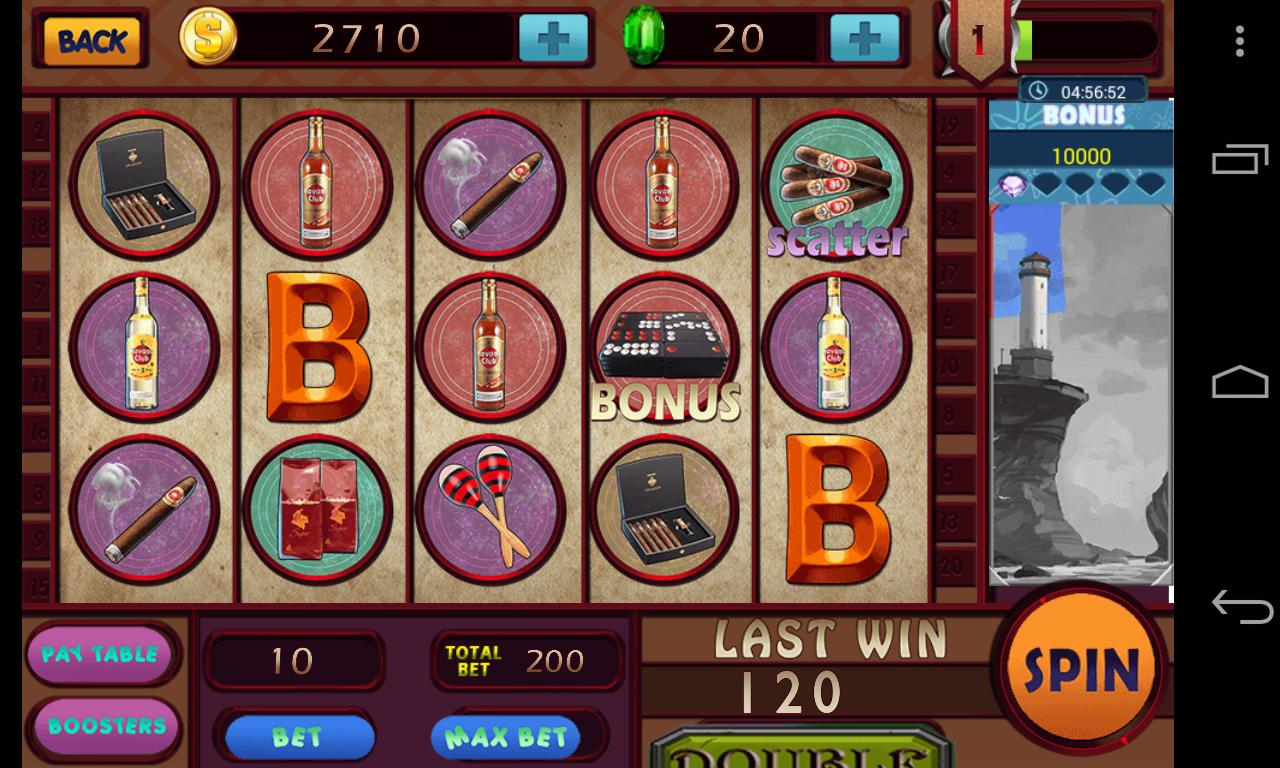Tap the green gem icon
The height and width of the screenshot is (768, 1280).
tap(646, 37)
